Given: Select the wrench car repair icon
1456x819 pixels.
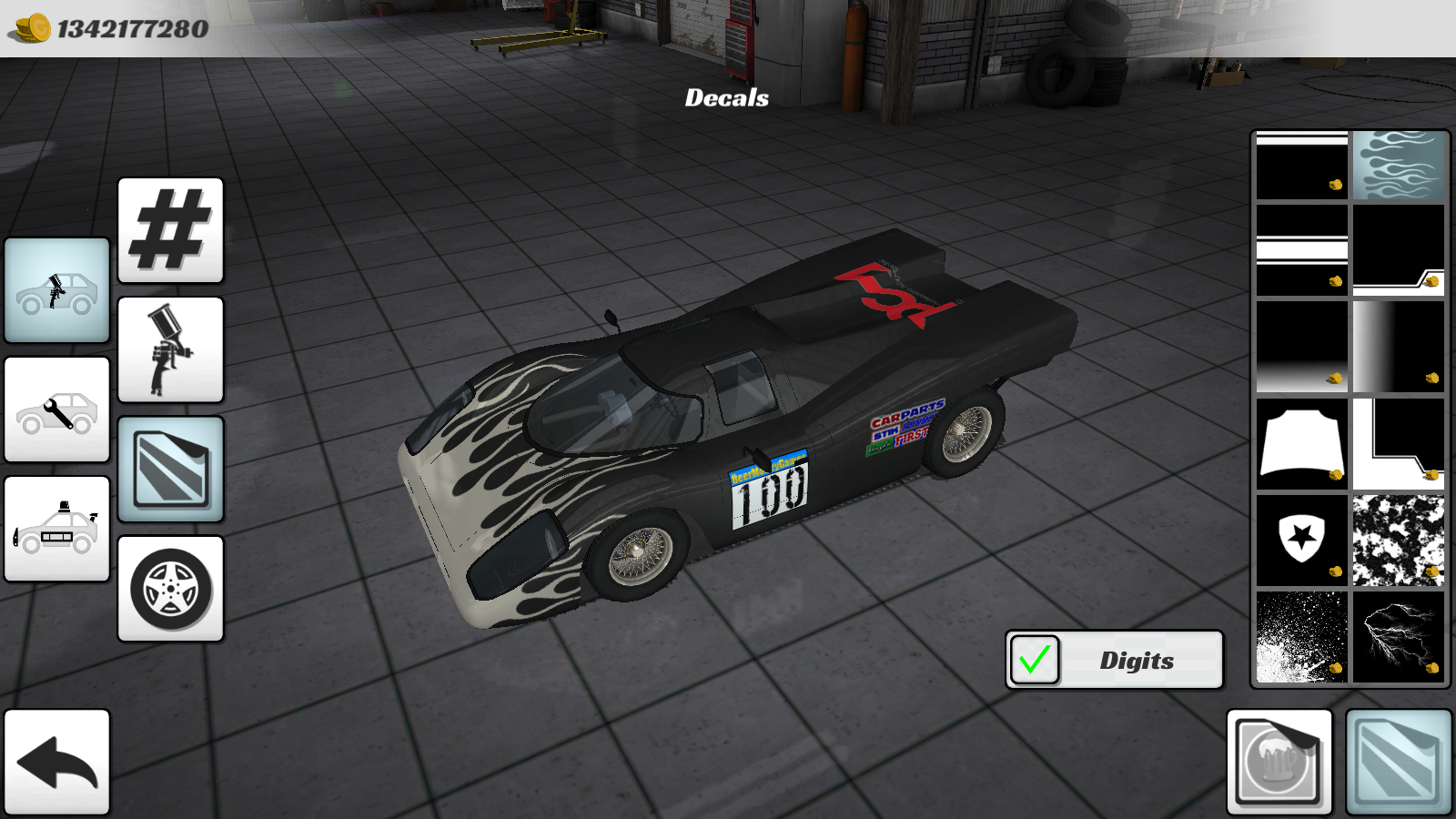Looking at the screenshot, I should pyautogui.click(x=56, y=409).
